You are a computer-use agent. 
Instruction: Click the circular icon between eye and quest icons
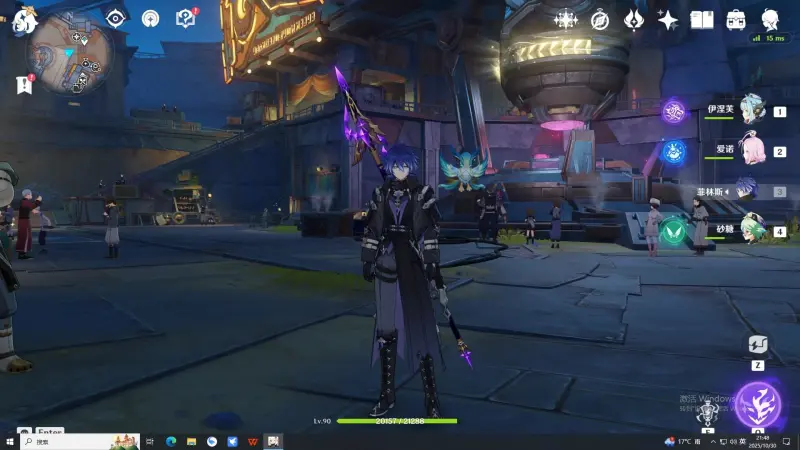[150, 18]
